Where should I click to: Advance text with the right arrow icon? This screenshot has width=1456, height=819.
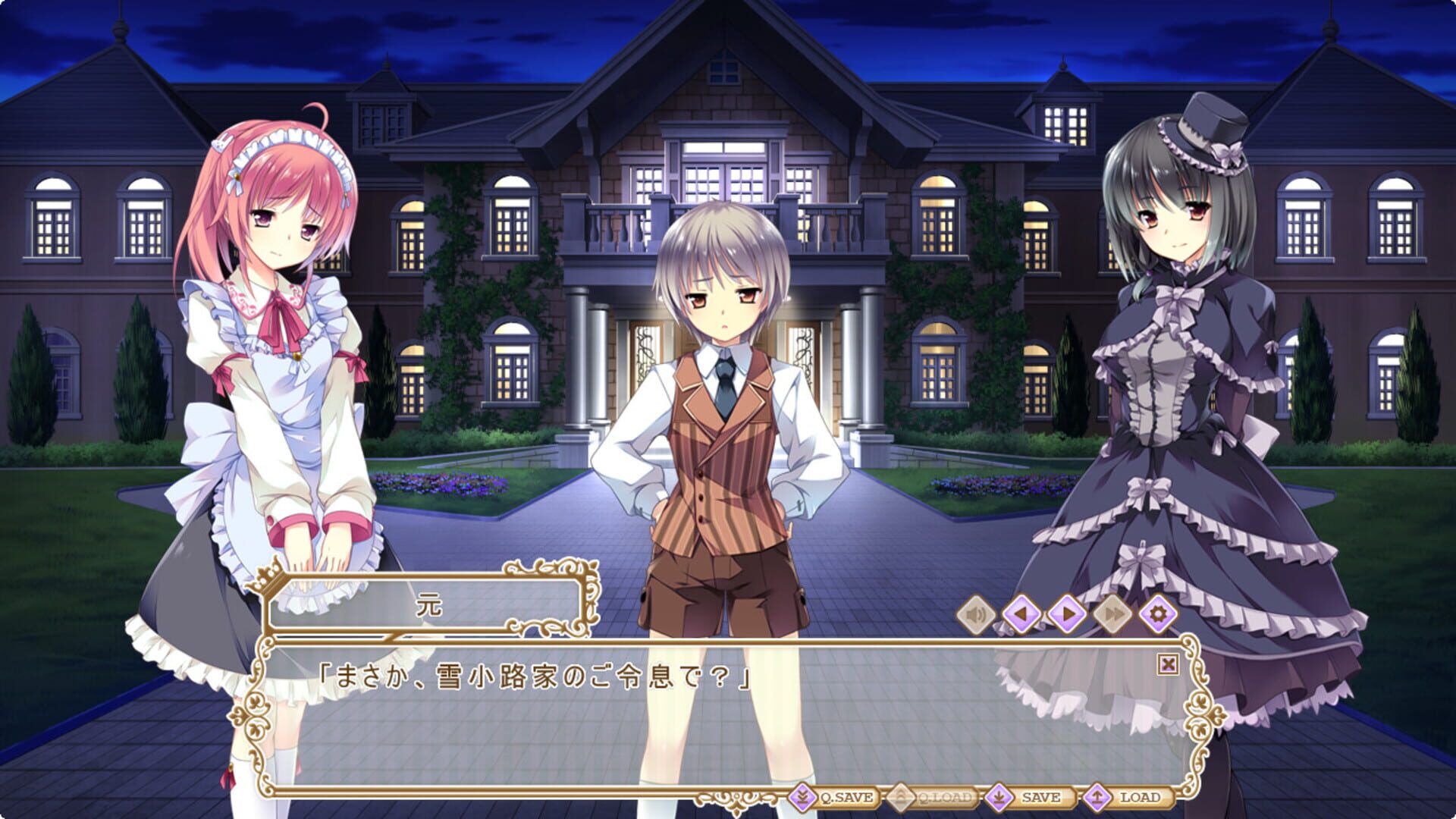click(1065, 614)
